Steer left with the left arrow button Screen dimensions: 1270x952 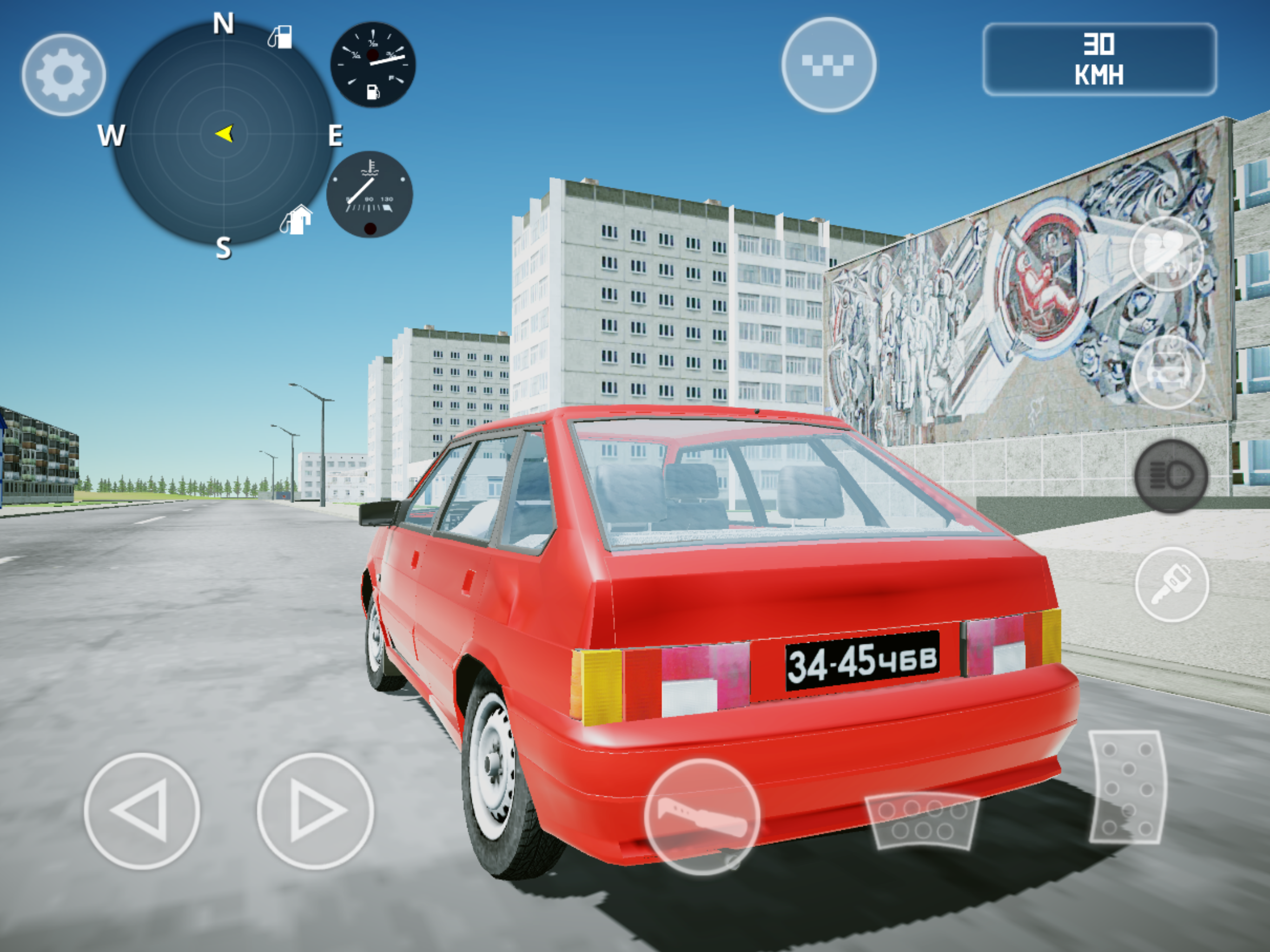[x=142, y=811]
